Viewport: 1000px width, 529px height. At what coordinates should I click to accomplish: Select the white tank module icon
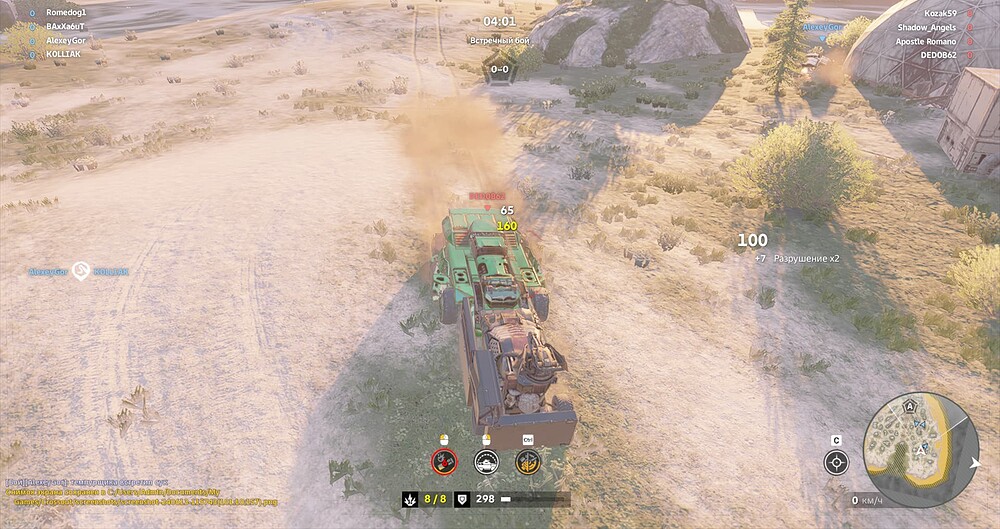(486, 461)
